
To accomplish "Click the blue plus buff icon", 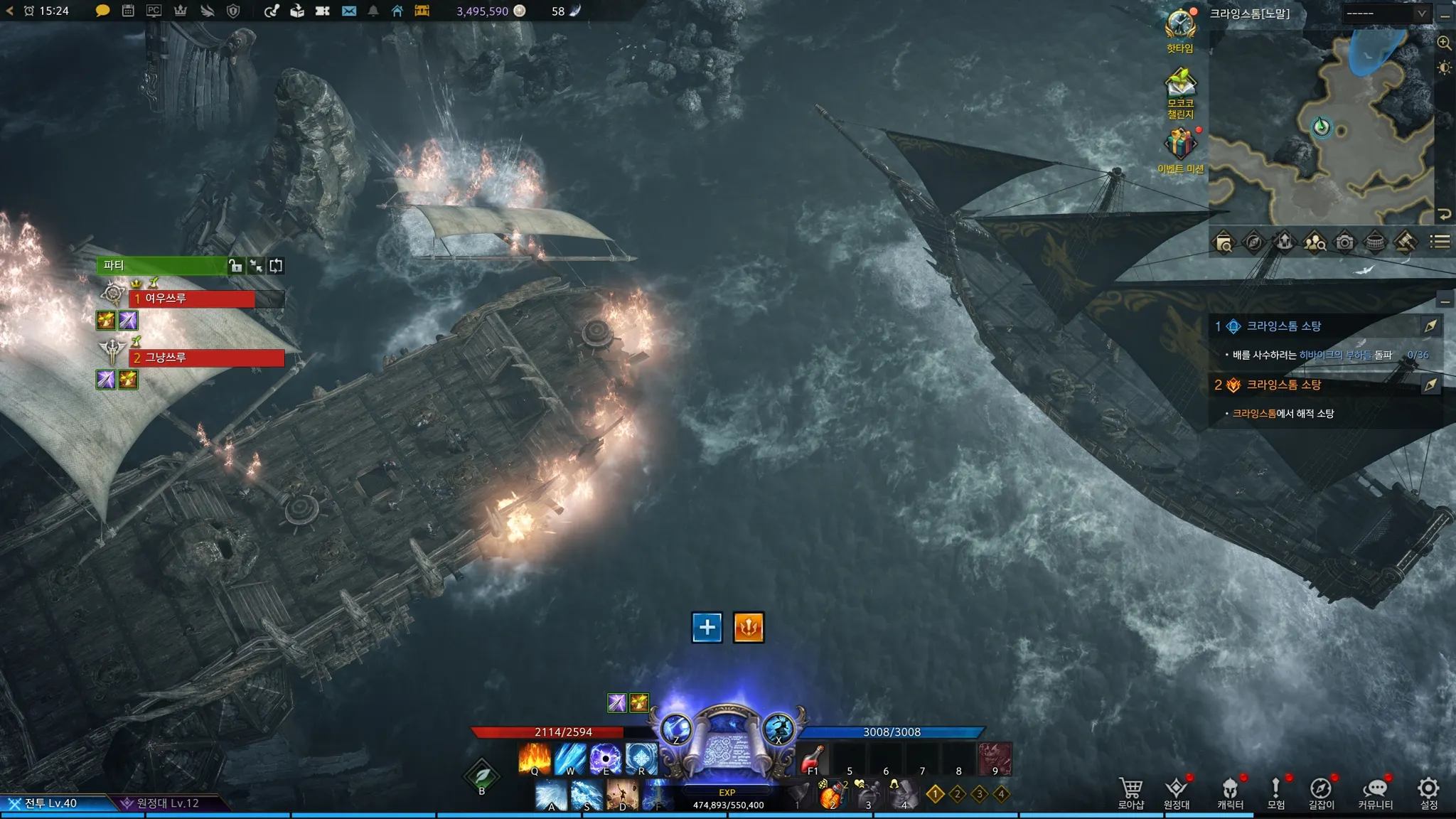I will pos(707,627).
